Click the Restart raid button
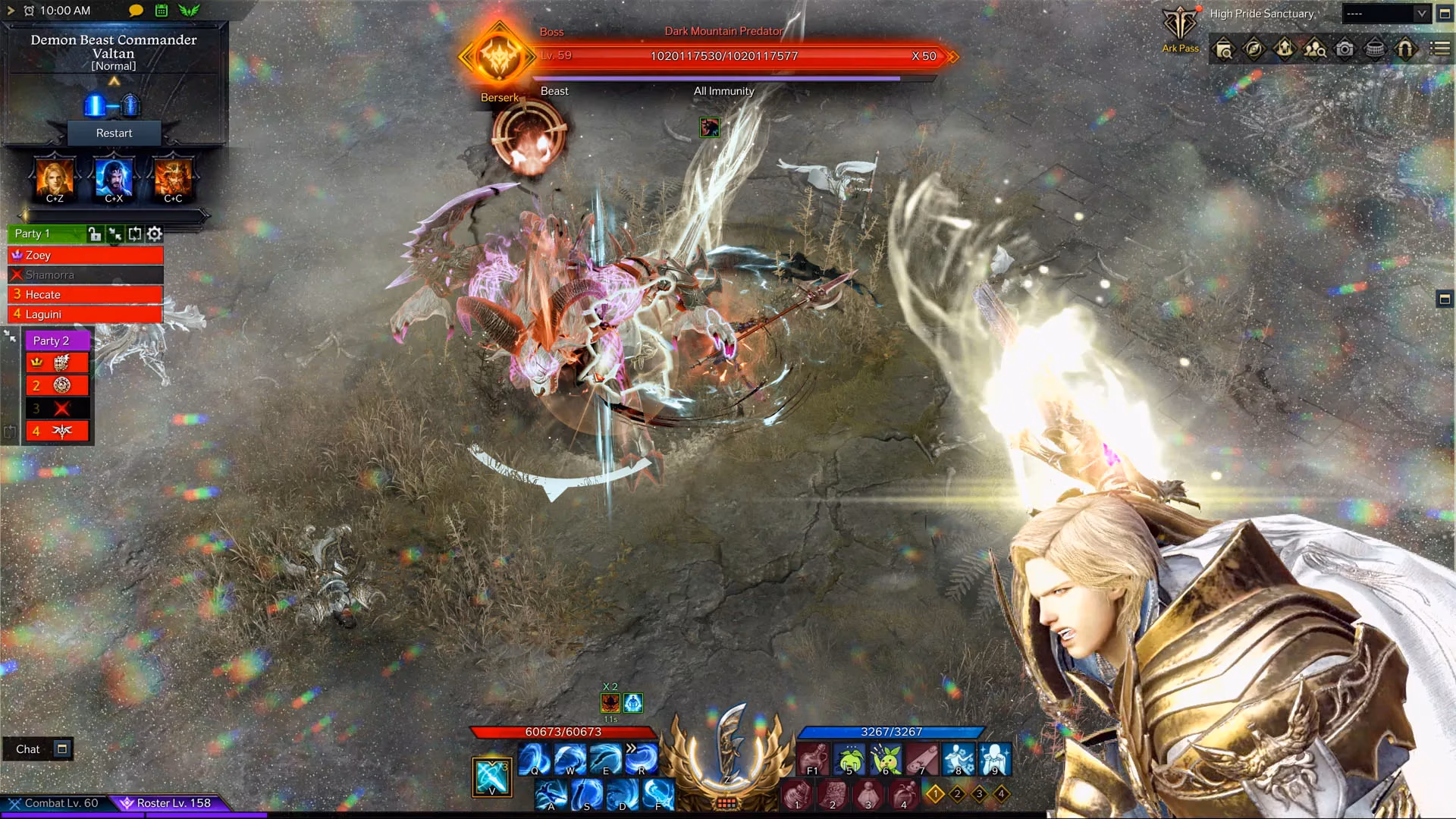This screenshot has height=819, width=1456. coord(114,133)
